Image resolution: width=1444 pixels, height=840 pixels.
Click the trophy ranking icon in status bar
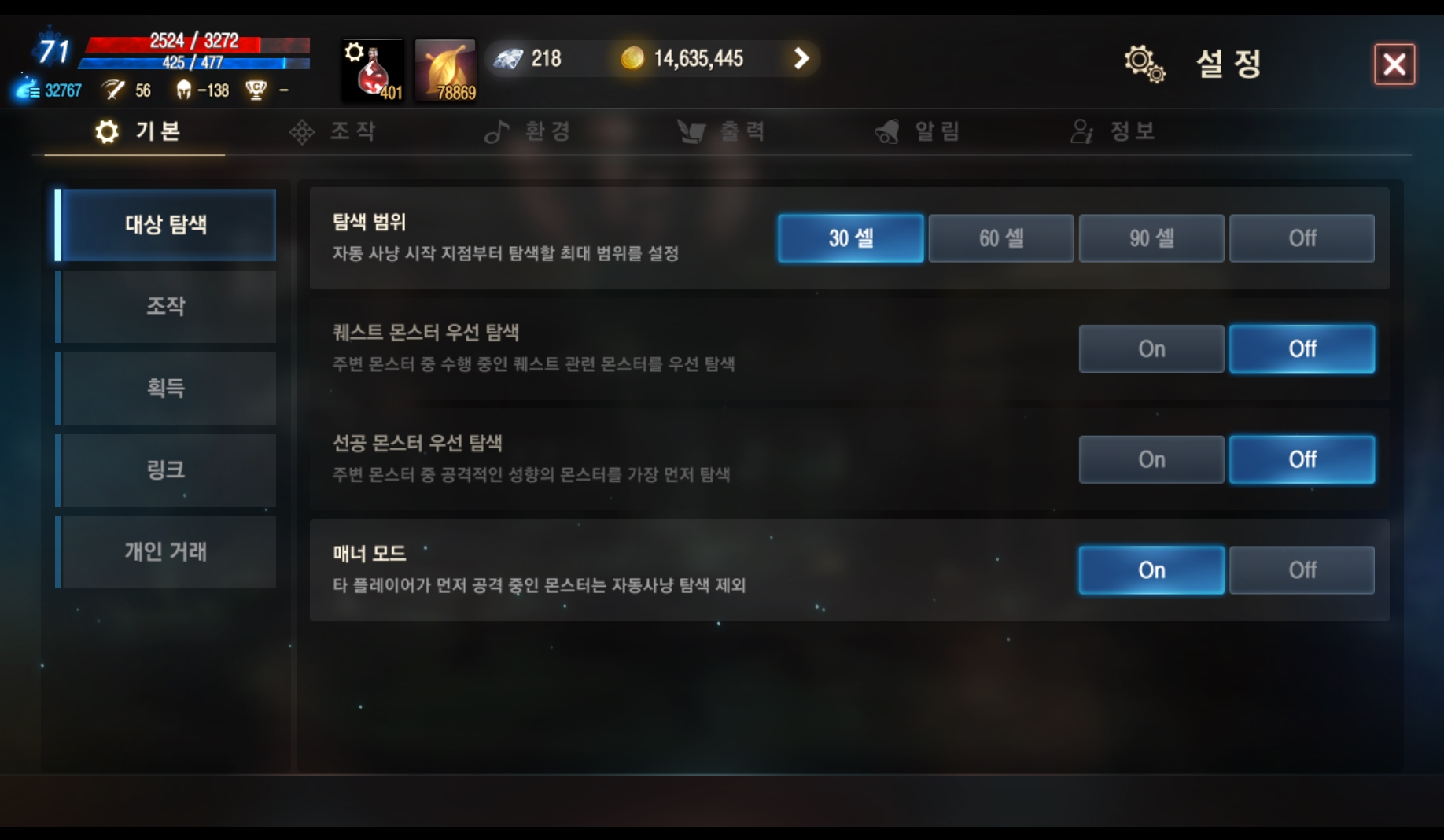click(x=256, y=90)
